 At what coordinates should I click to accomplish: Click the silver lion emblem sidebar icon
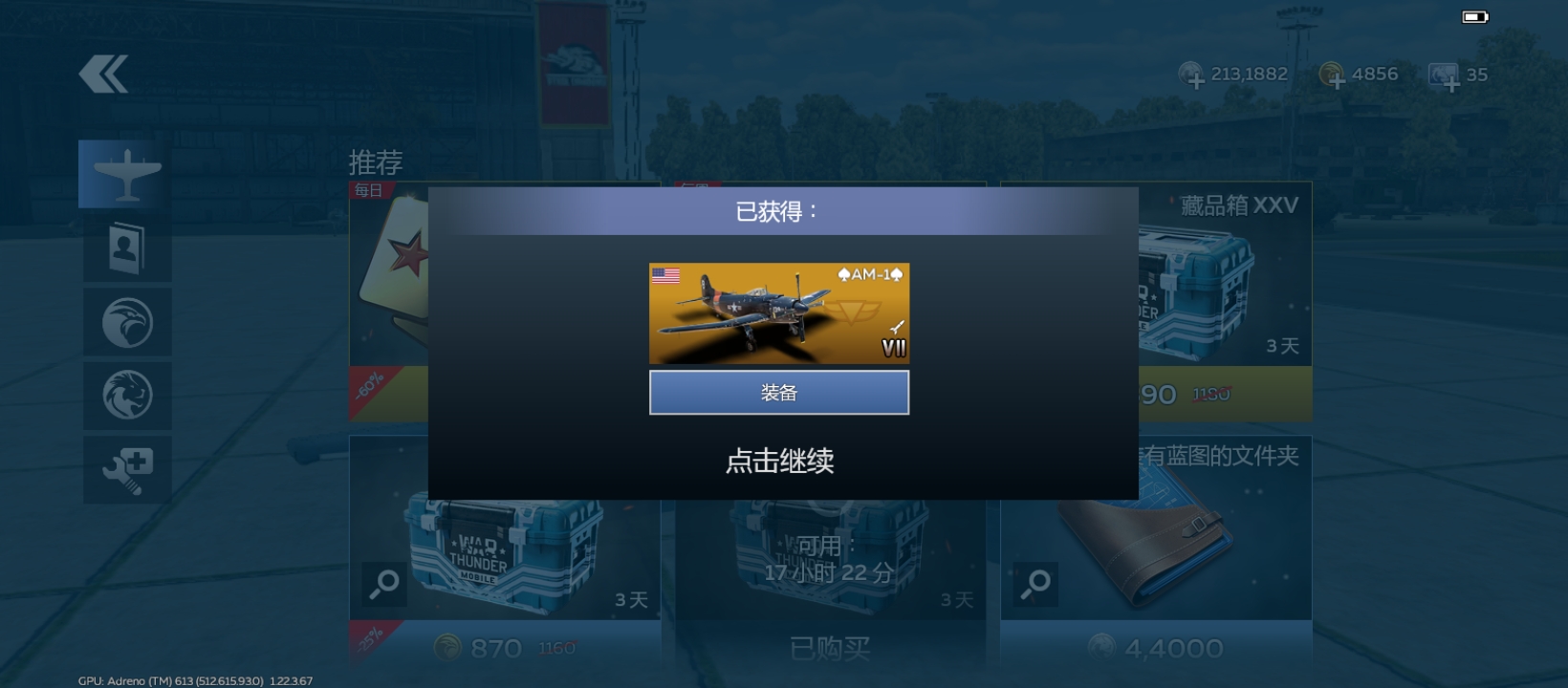(127, 395)
